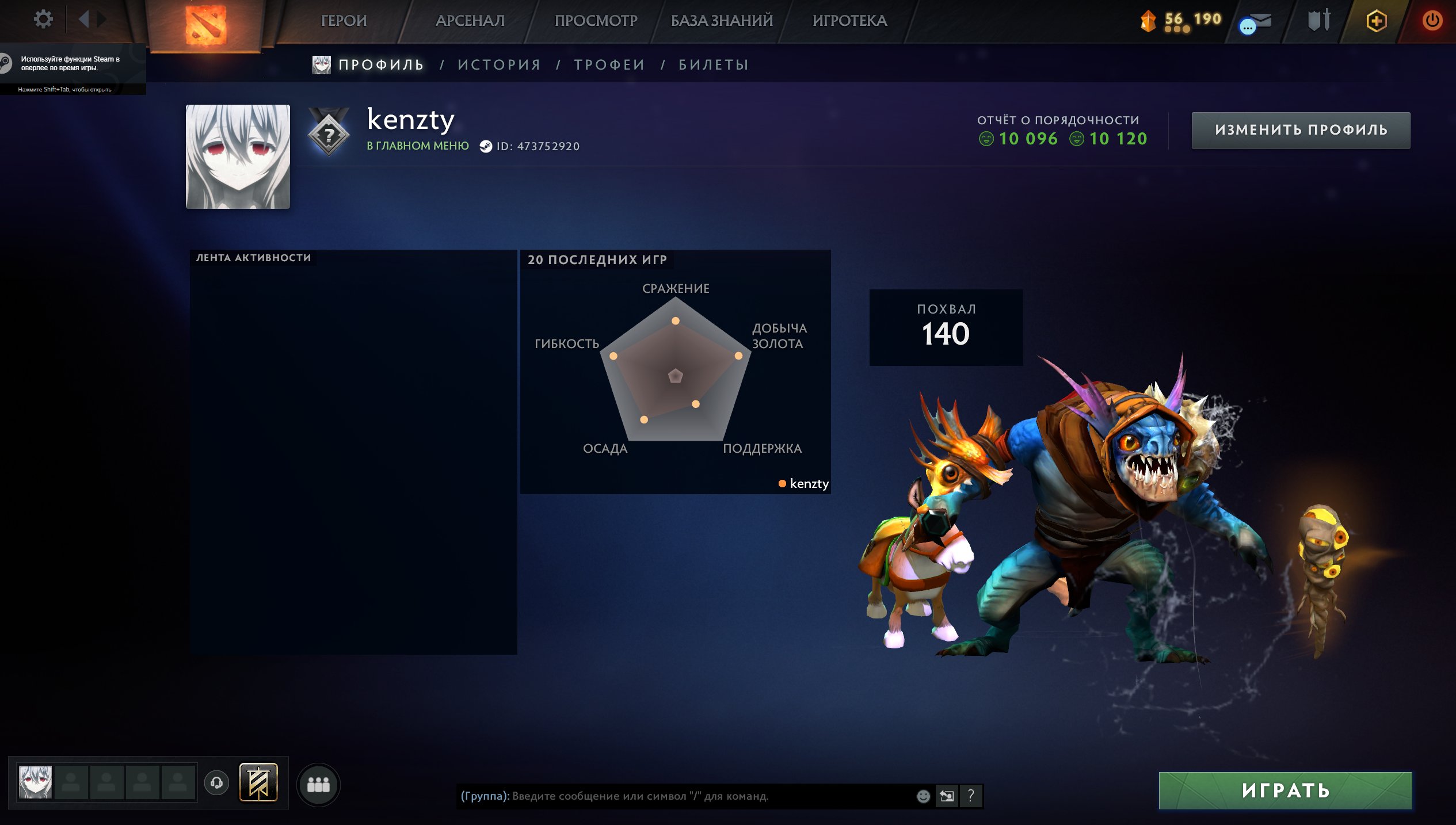The width and height of the screenshot is (1456, 825).
Task: Navigate back with the left arrow
Action: pyautogui.click(x=84, y=20)
